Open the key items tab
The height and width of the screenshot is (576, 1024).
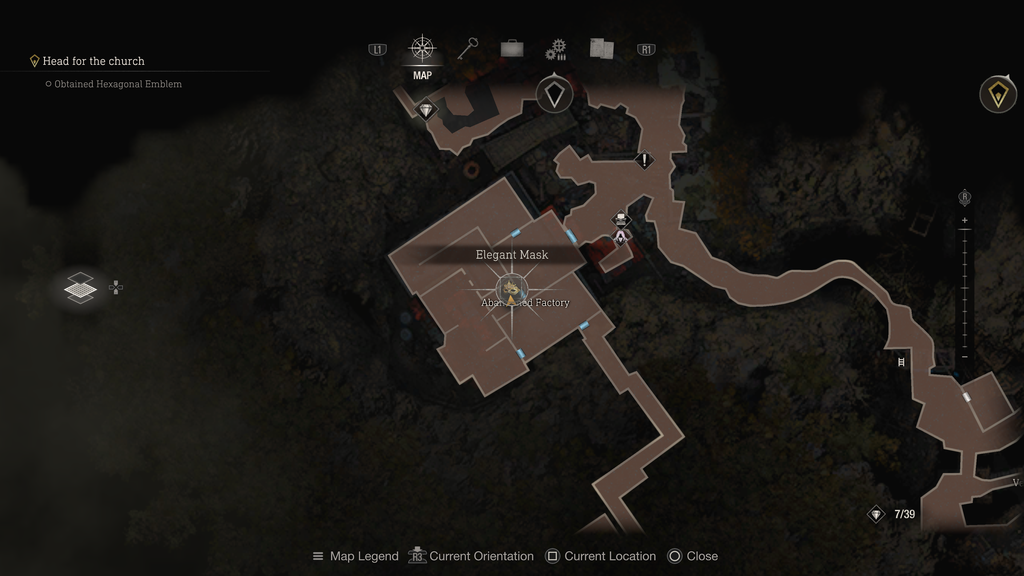coord(468,48)
